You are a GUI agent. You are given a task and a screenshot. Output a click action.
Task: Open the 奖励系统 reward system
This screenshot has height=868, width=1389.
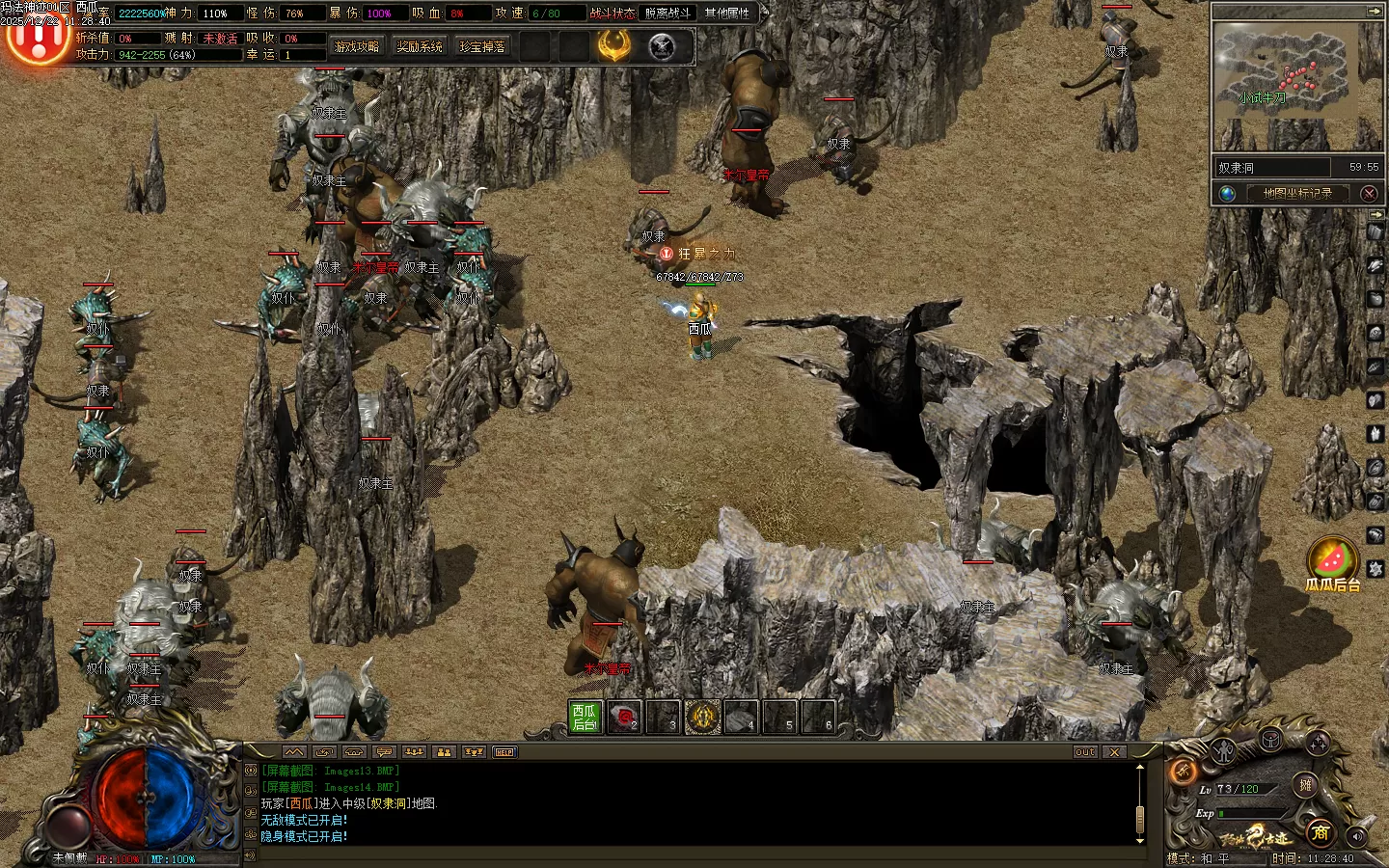[420, 46]
